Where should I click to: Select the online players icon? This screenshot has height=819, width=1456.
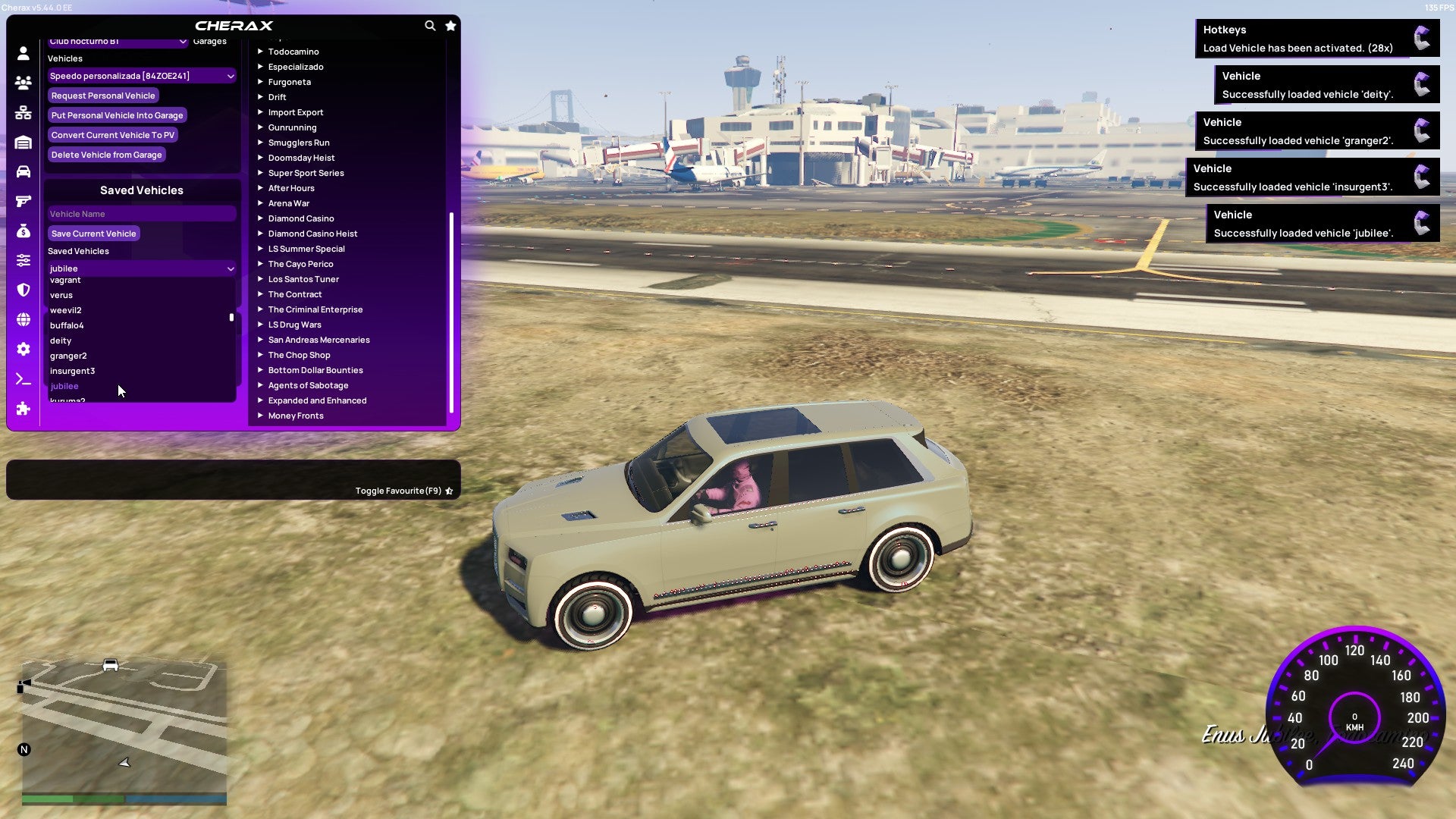pos(23,82)
